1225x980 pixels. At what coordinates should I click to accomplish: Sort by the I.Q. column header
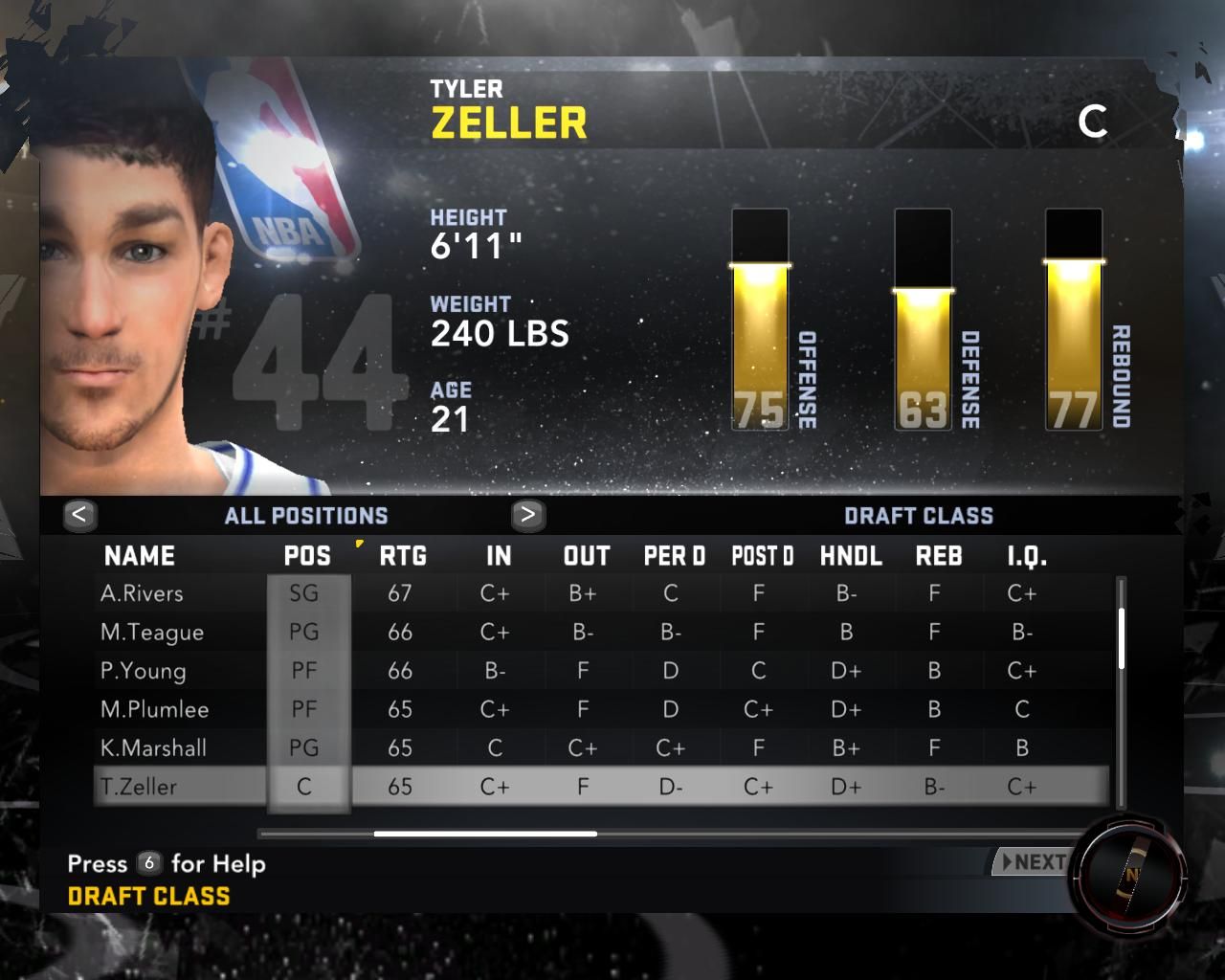tap(1027, 556)
